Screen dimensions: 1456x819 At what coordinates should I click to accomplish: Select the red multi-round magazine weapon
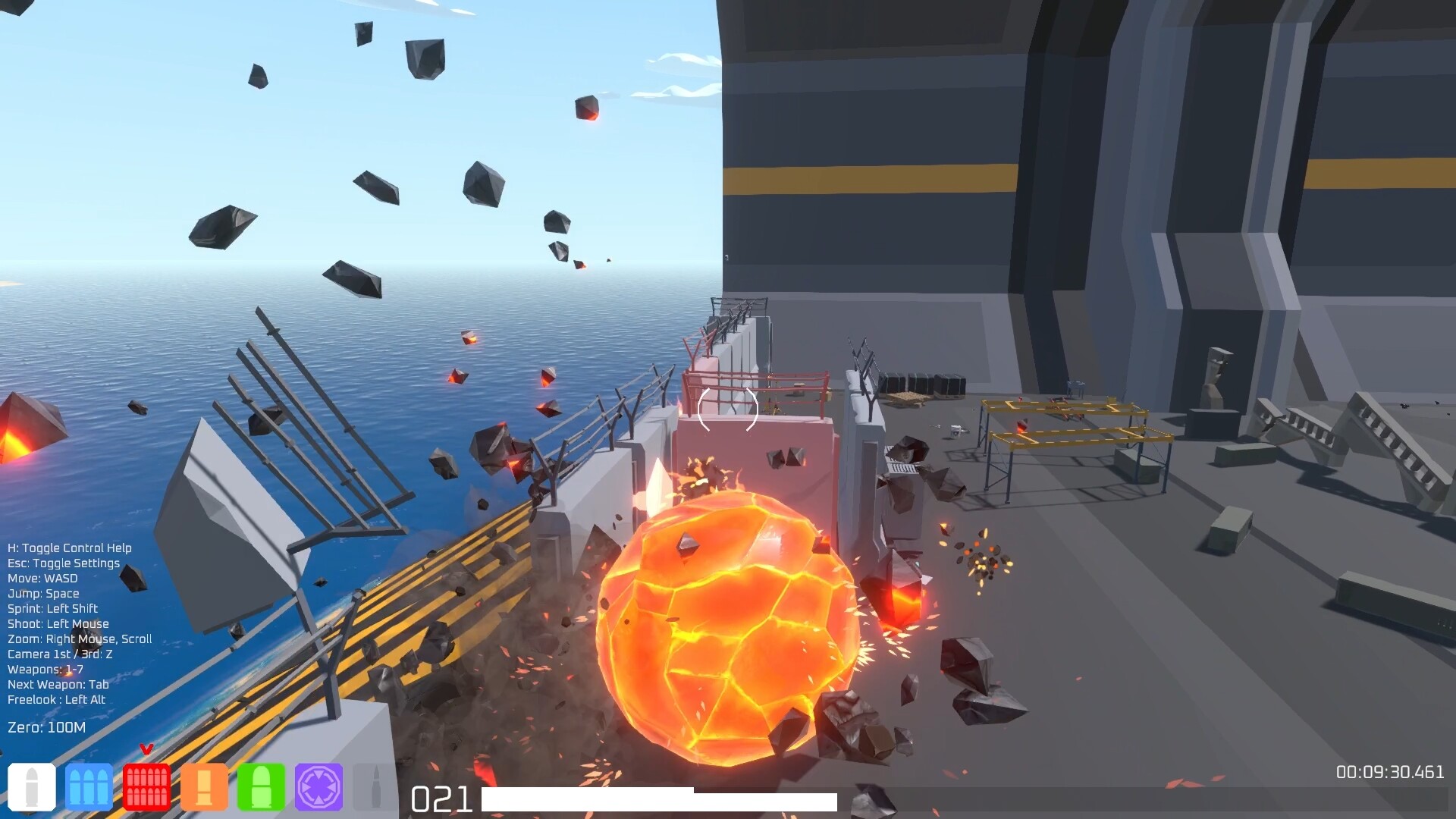pyautogui.click(x=146, y=789)
